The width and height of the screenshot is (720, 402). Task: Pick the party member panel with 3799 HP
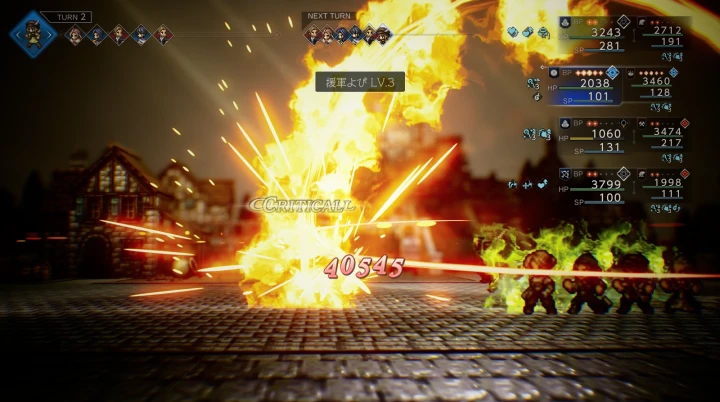pos(596,187)
